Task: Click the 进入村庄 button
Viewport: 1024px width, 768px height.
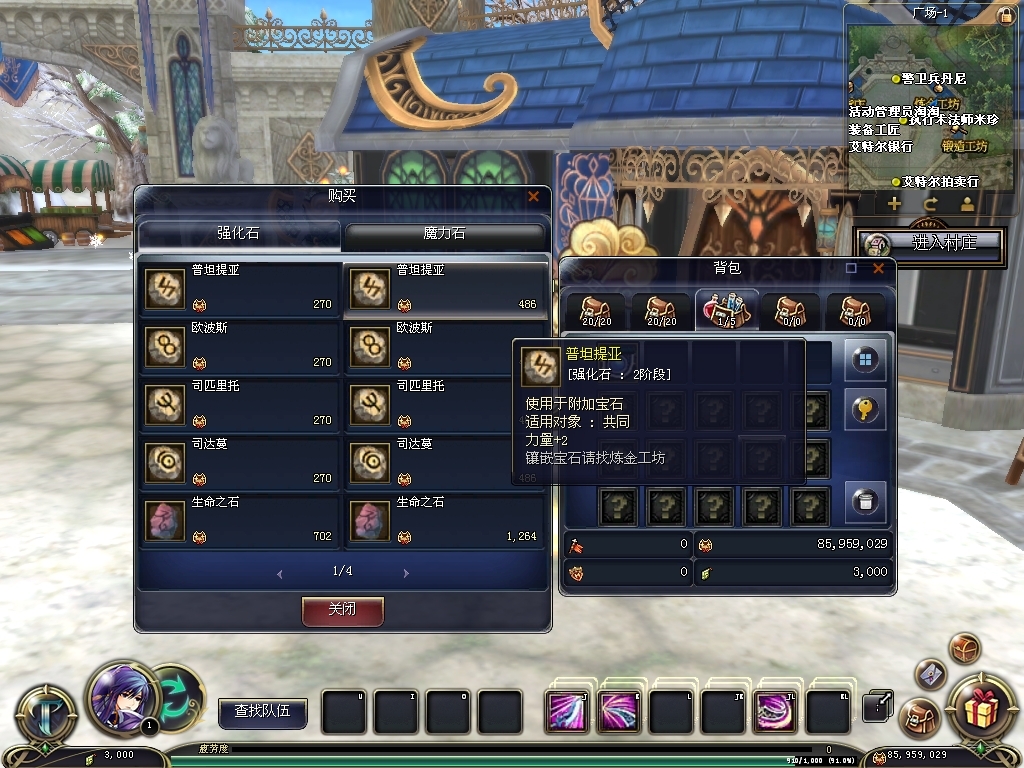Action: coord(930,243)
